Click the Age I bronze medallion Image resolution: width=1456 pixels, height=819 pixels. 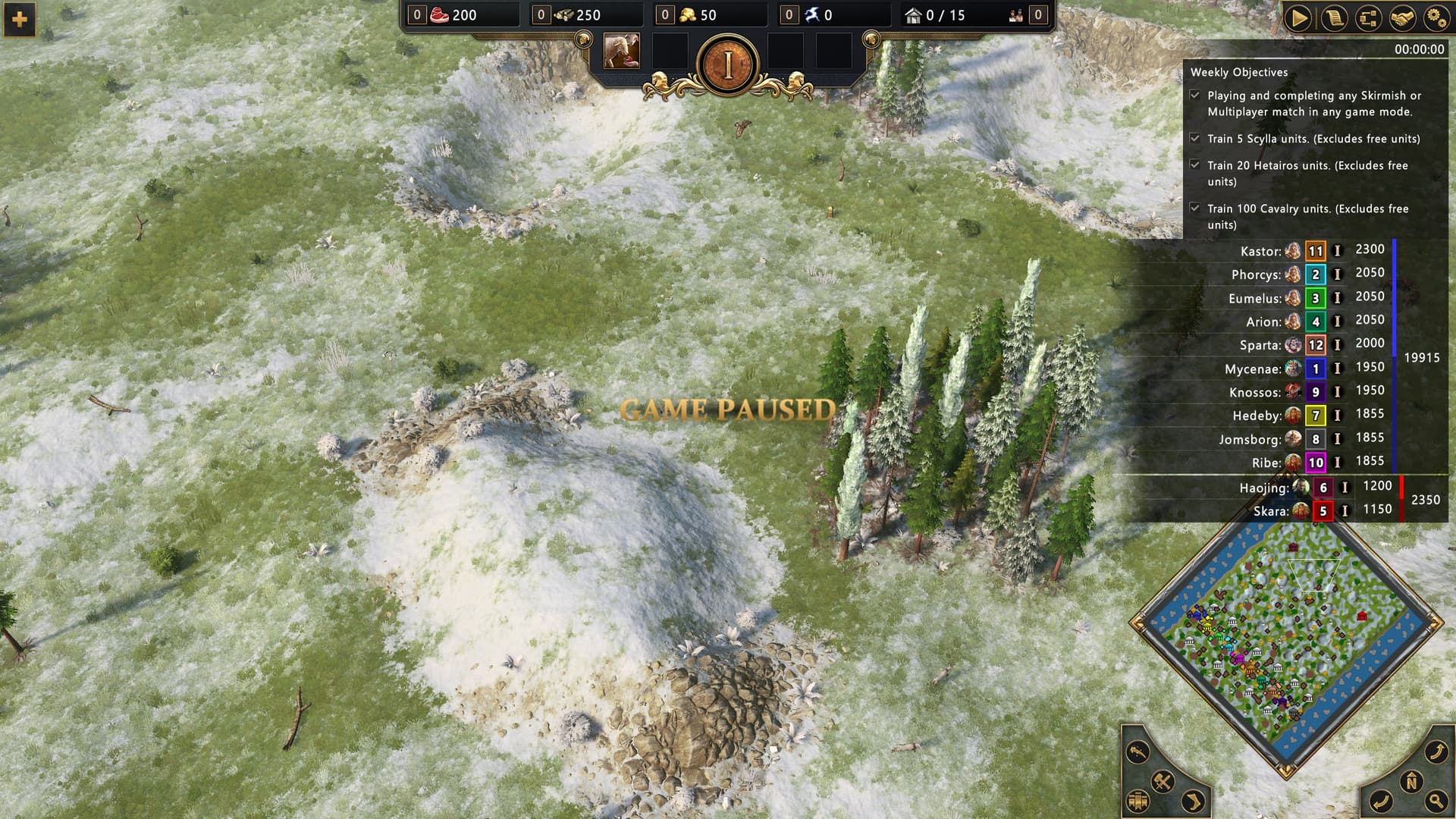(728, 66)
